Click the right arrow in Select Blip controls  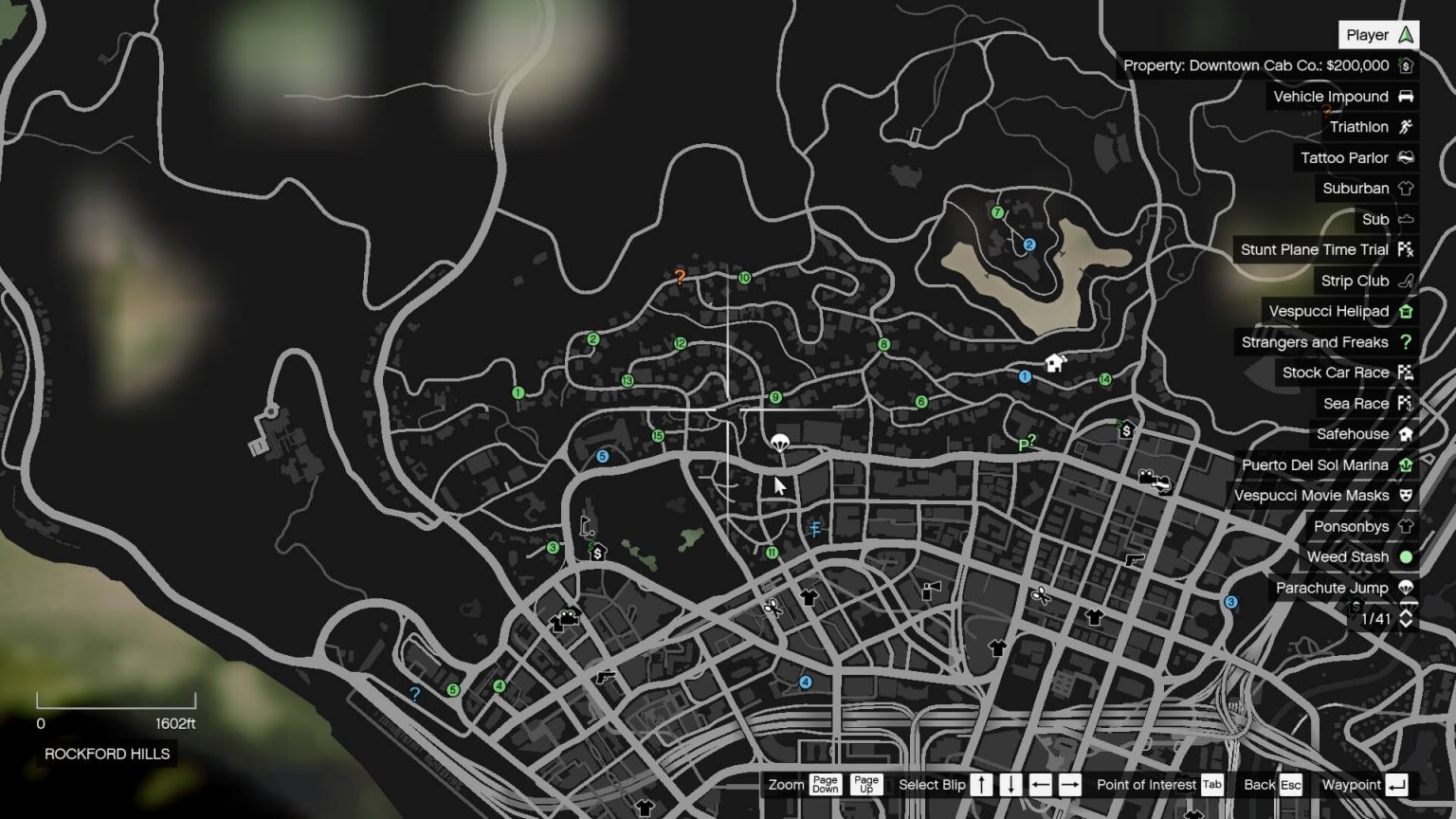(x=1070, y=784)
